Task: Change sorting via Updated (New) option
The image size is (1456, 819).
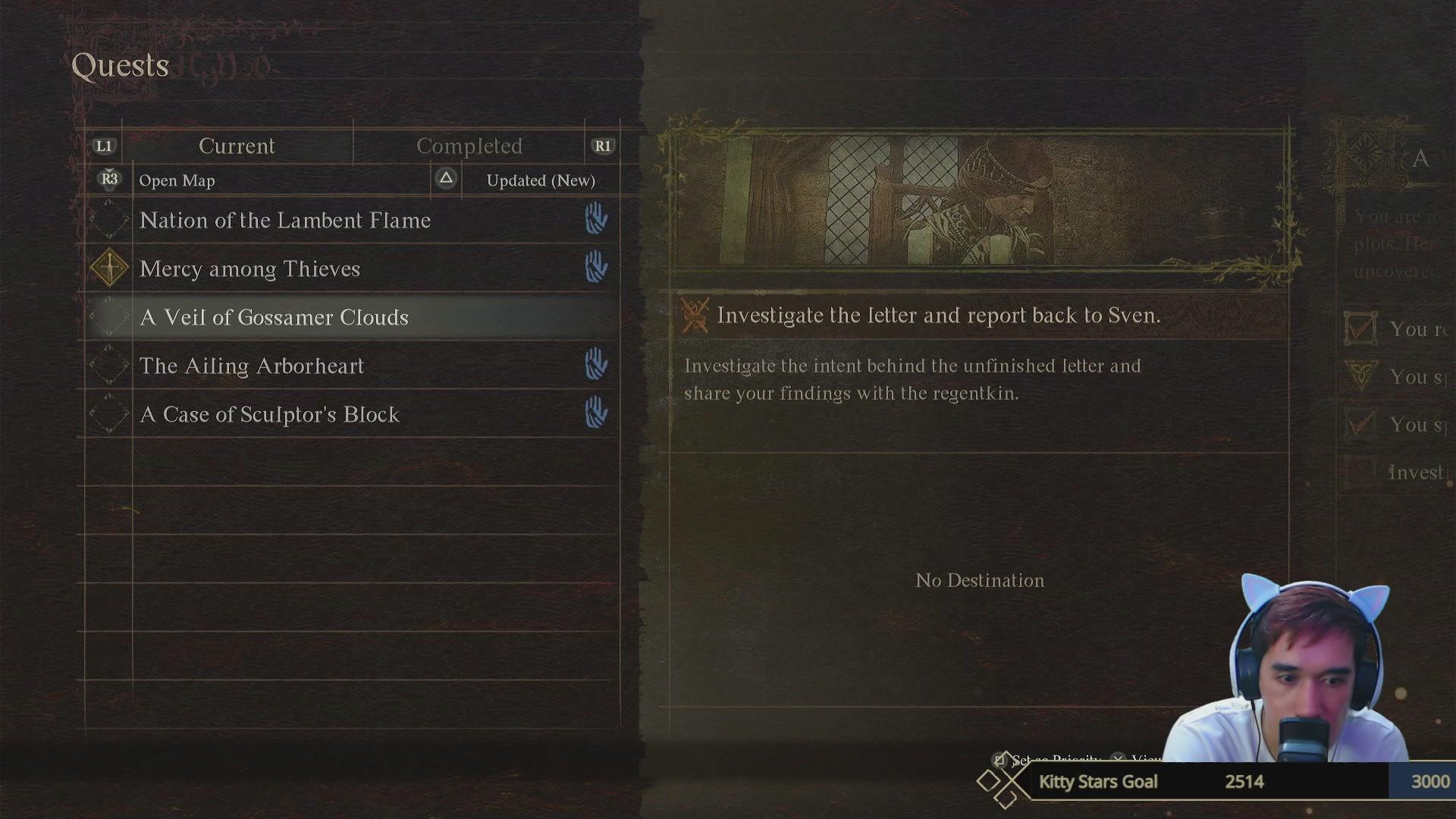Action: 540,180
